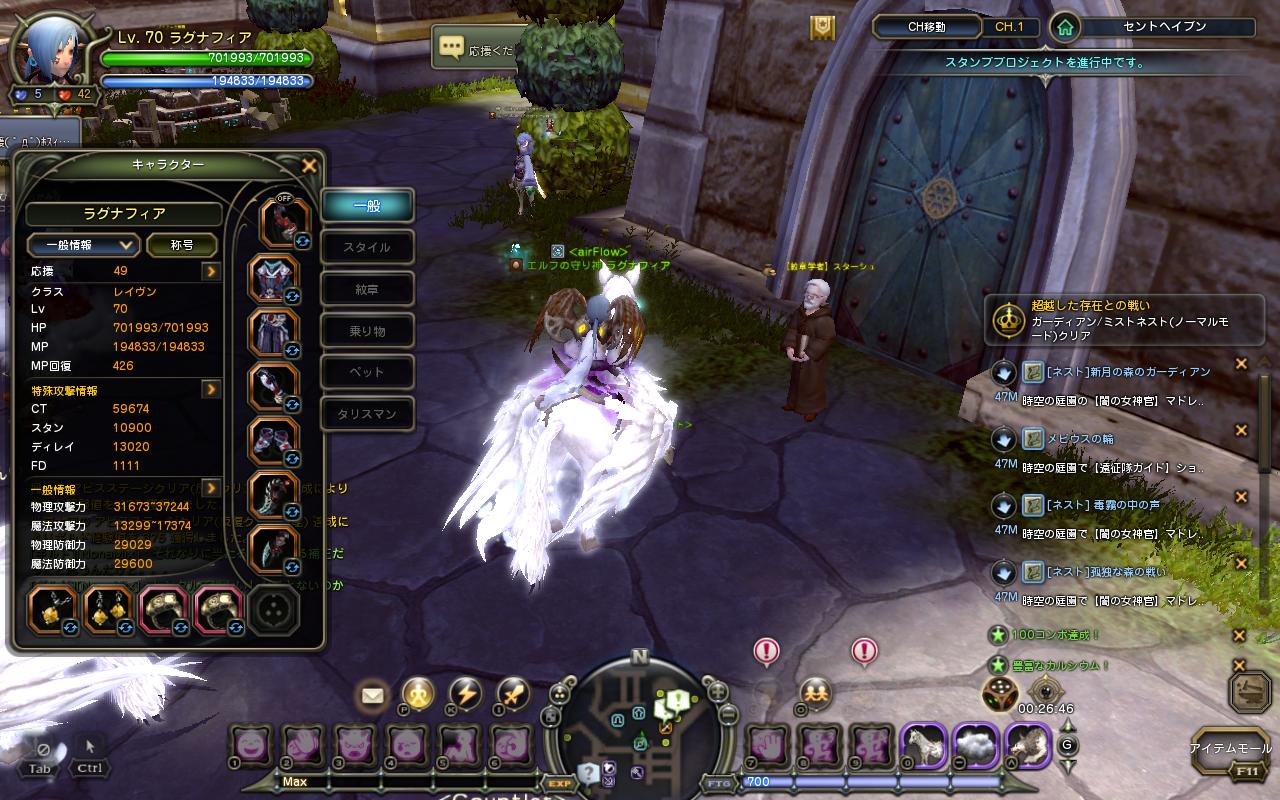Screen dimensions: 1280x800
Task: Dismiss the 新月の森のガーディアン quest entry
Action: (x=1241, y=365)
